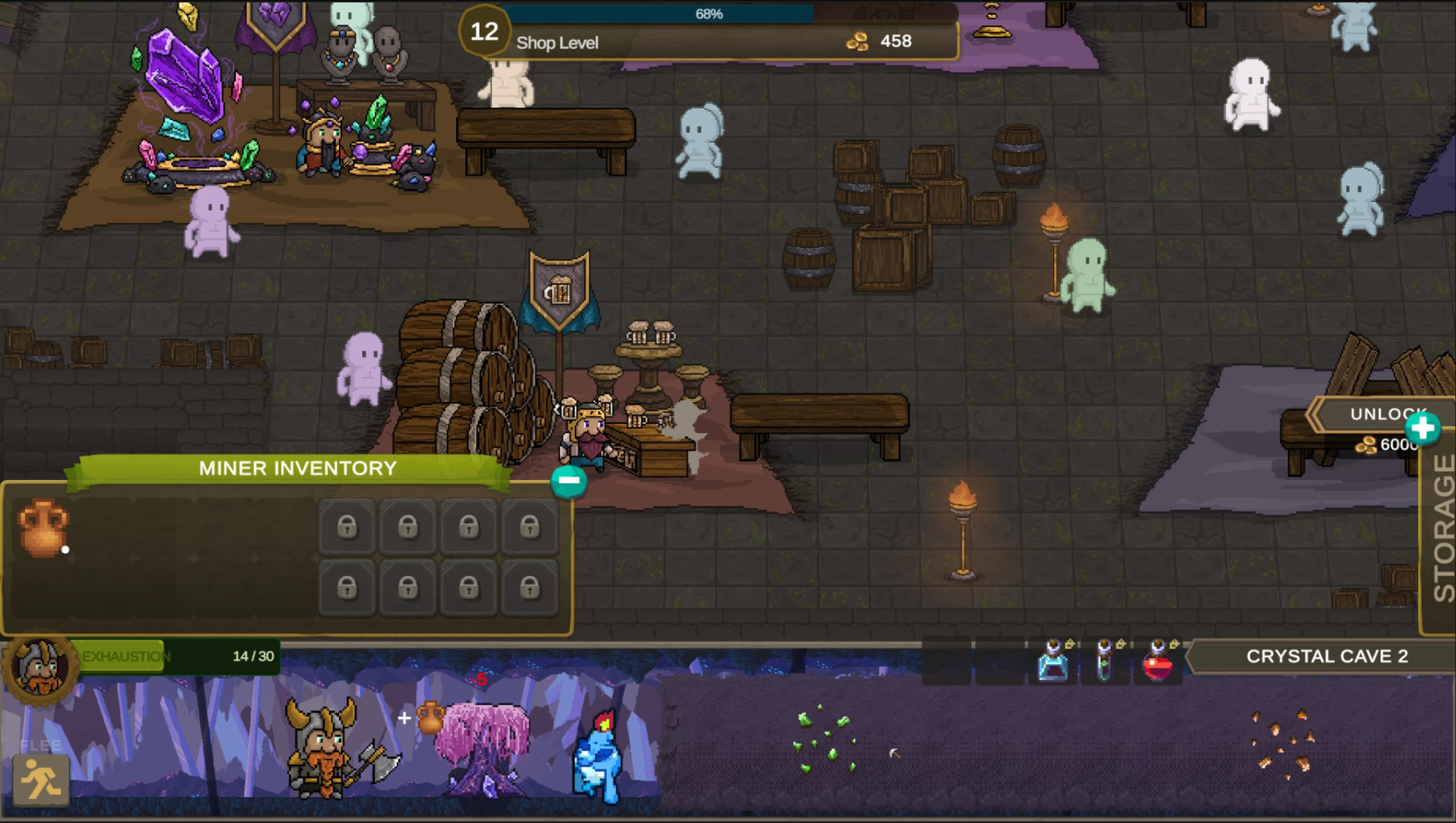Collapse Miner Inventory with the minus button
Screen dimensions: 1456x823
568,482
